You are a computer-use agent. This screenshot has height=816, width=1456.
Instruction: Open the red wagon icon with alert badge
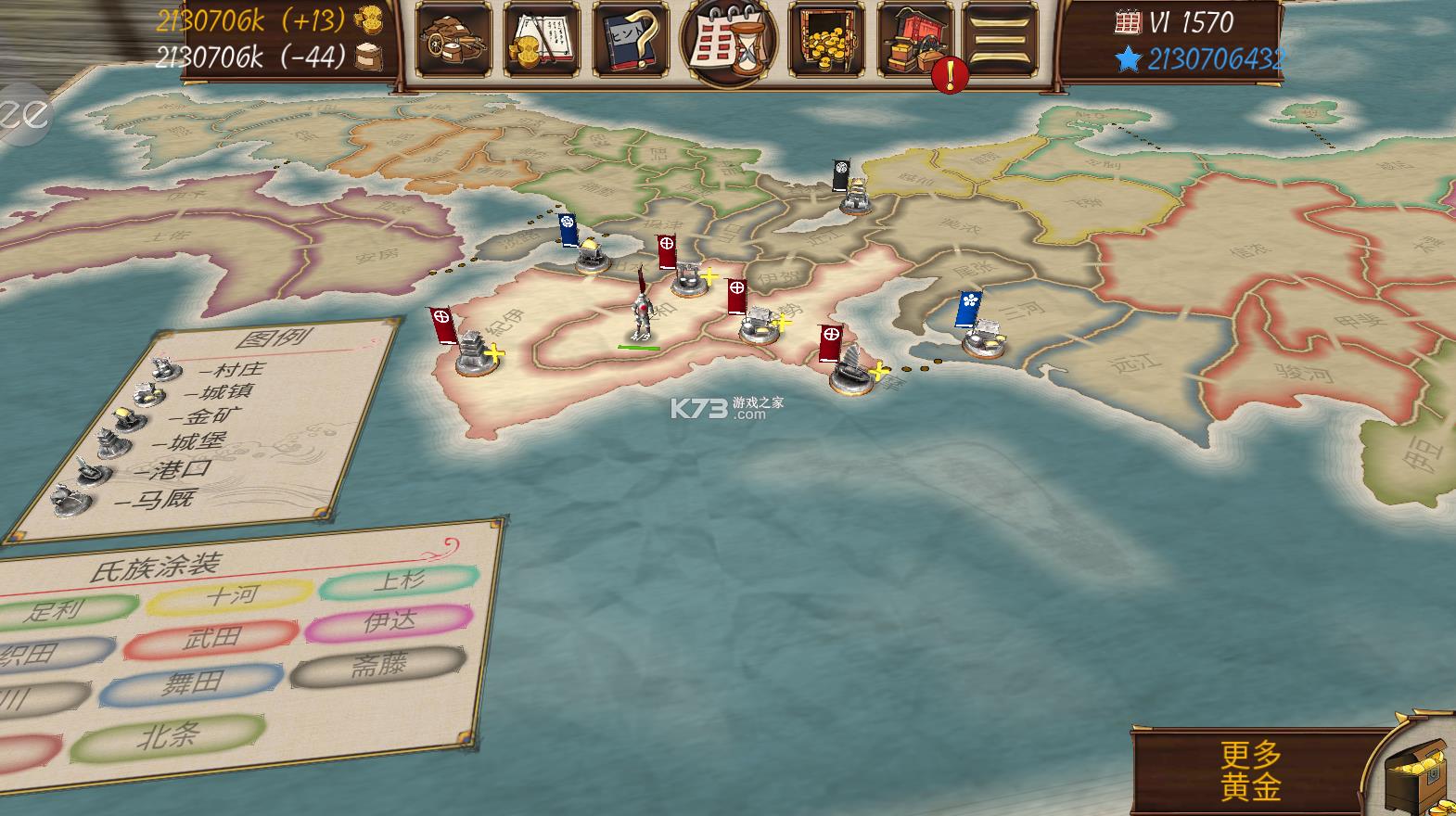point(914,41)
